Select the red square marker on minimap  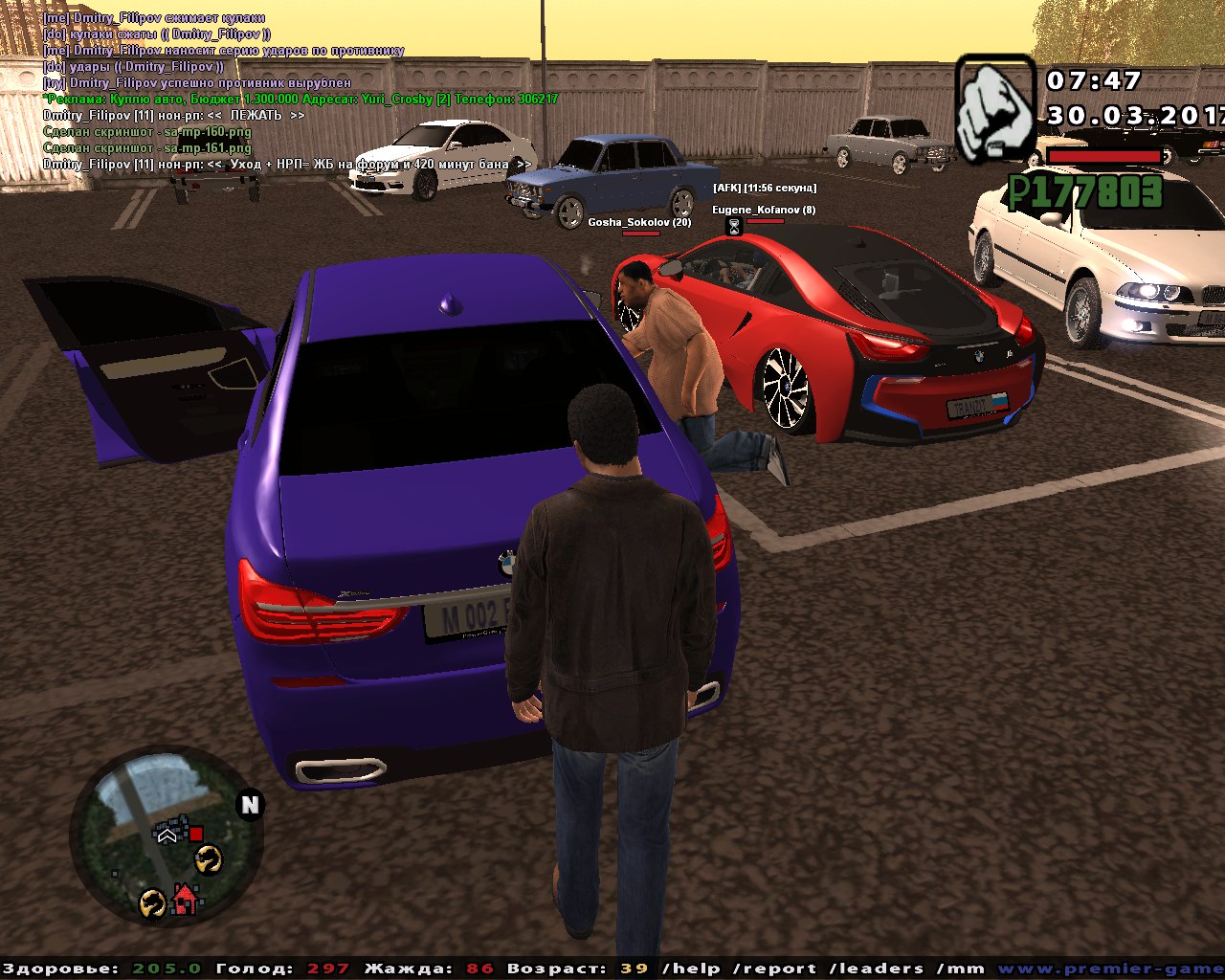pyautogui.click(x=196, y=835)
